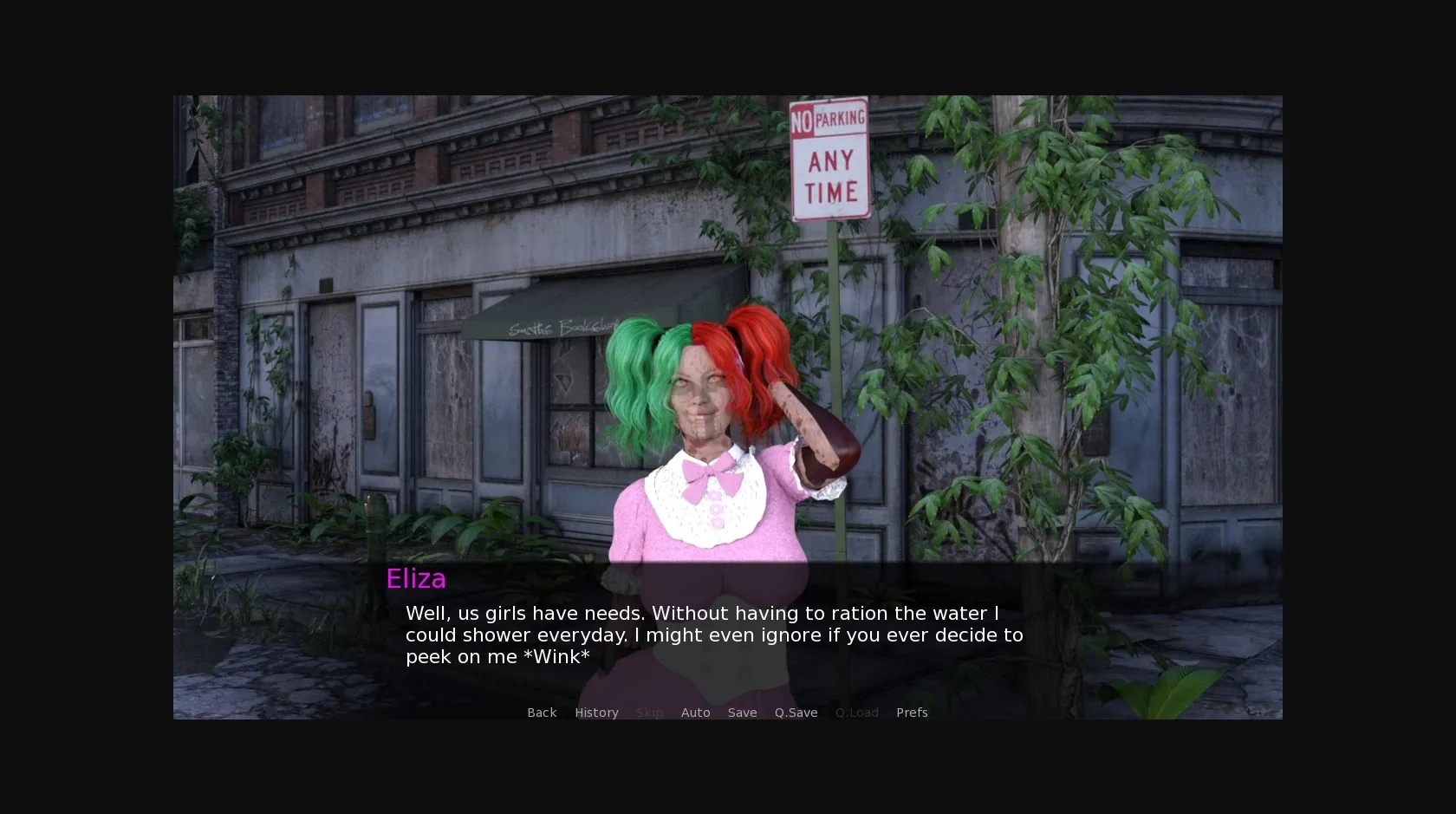The image size is (1456, 814).
Task: Click Prefs to adjust game options
Action: (x=912, y=712)
